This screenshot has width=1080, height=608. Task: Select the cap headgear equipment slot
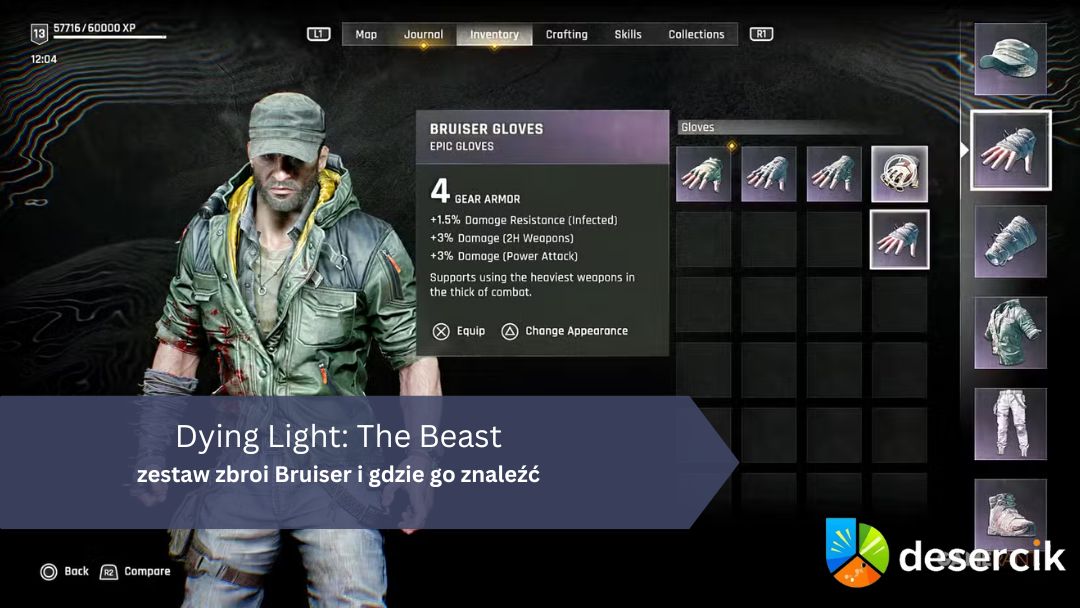tap(1010, 59)
